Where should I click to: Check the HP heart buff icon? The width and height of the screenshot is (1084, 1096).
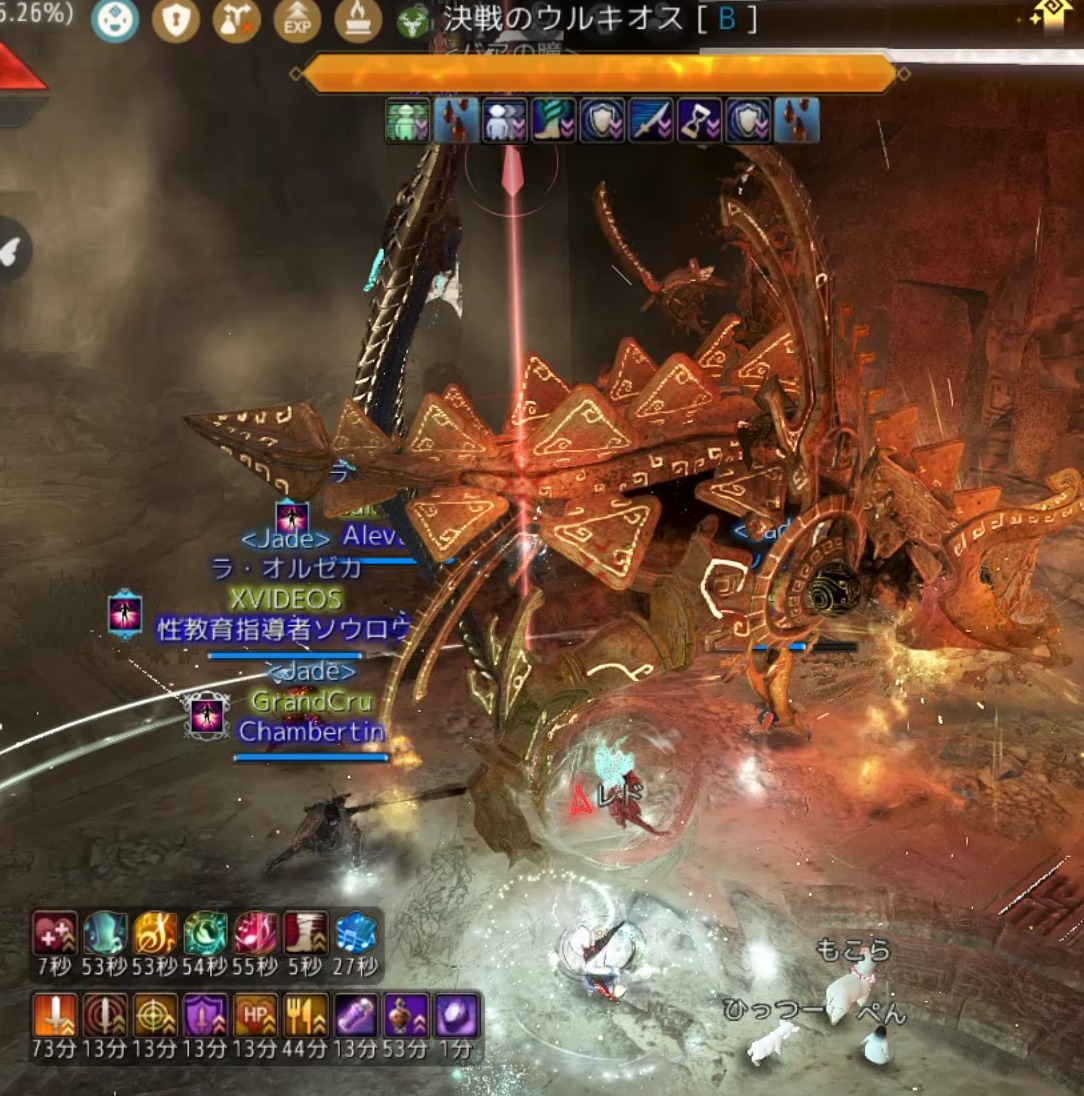(255, 1015)
